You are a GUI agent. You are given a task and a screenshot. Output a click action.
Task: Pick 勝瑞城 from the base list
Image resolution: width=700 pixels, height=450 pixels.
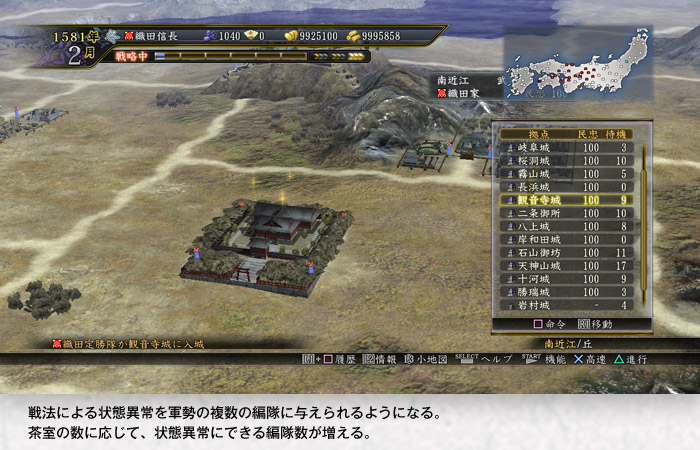click(565, 291)
